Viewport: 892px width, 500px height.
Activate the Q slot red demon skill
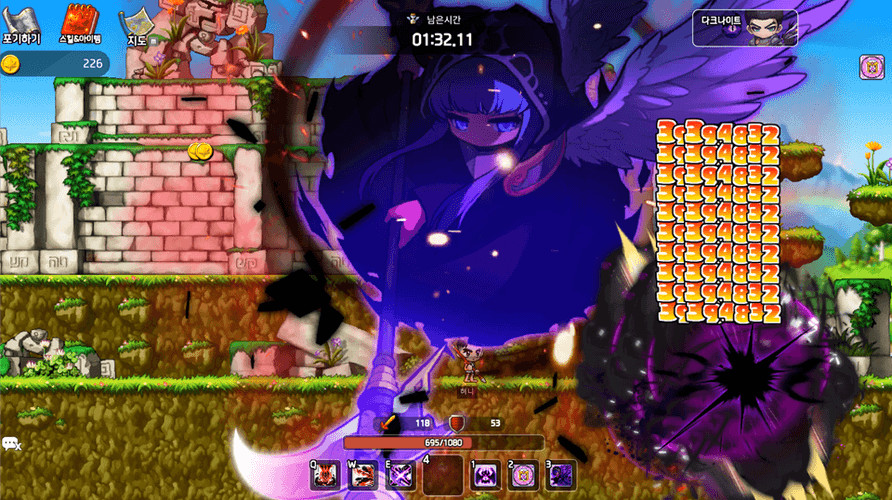tap(324, 475)
